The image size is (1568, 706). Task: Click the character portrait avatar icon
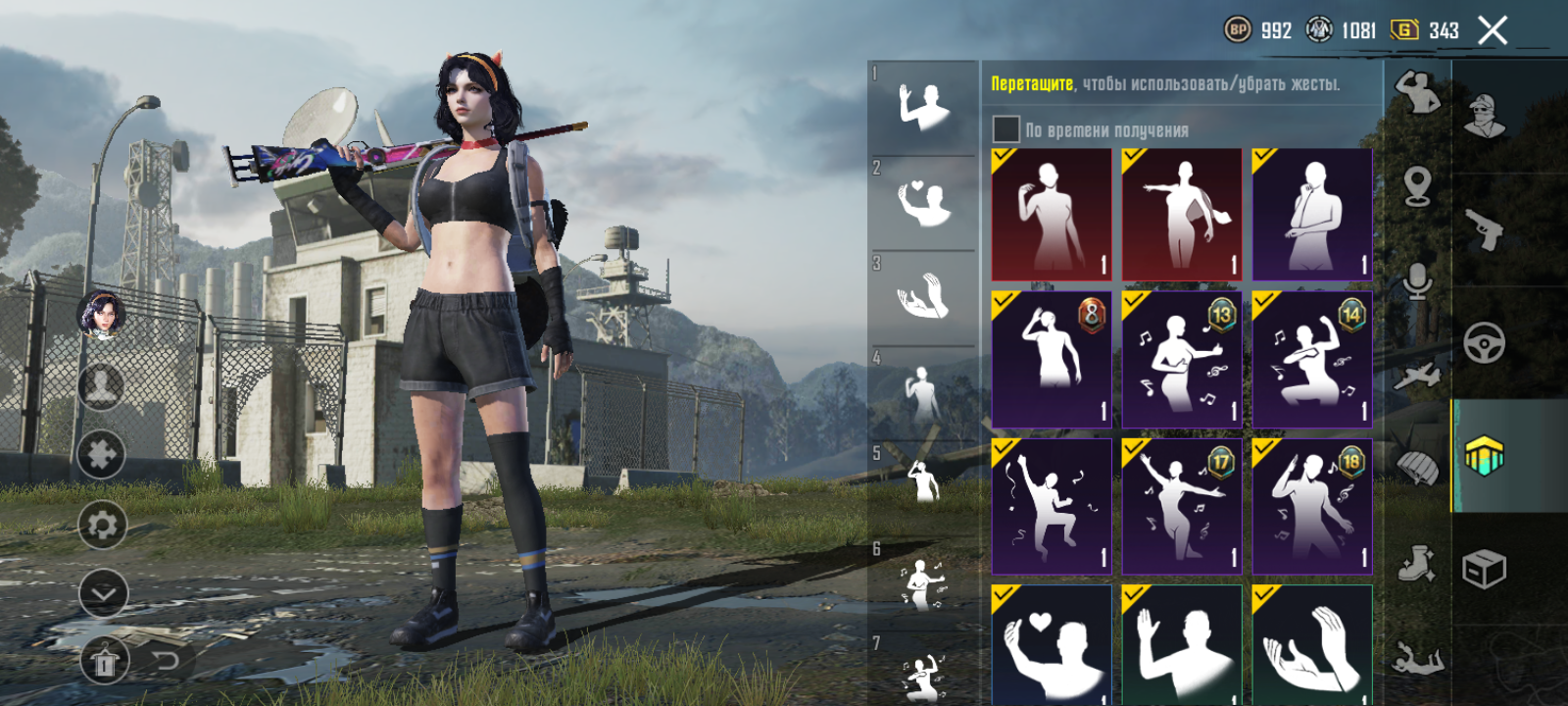point(101,314)
